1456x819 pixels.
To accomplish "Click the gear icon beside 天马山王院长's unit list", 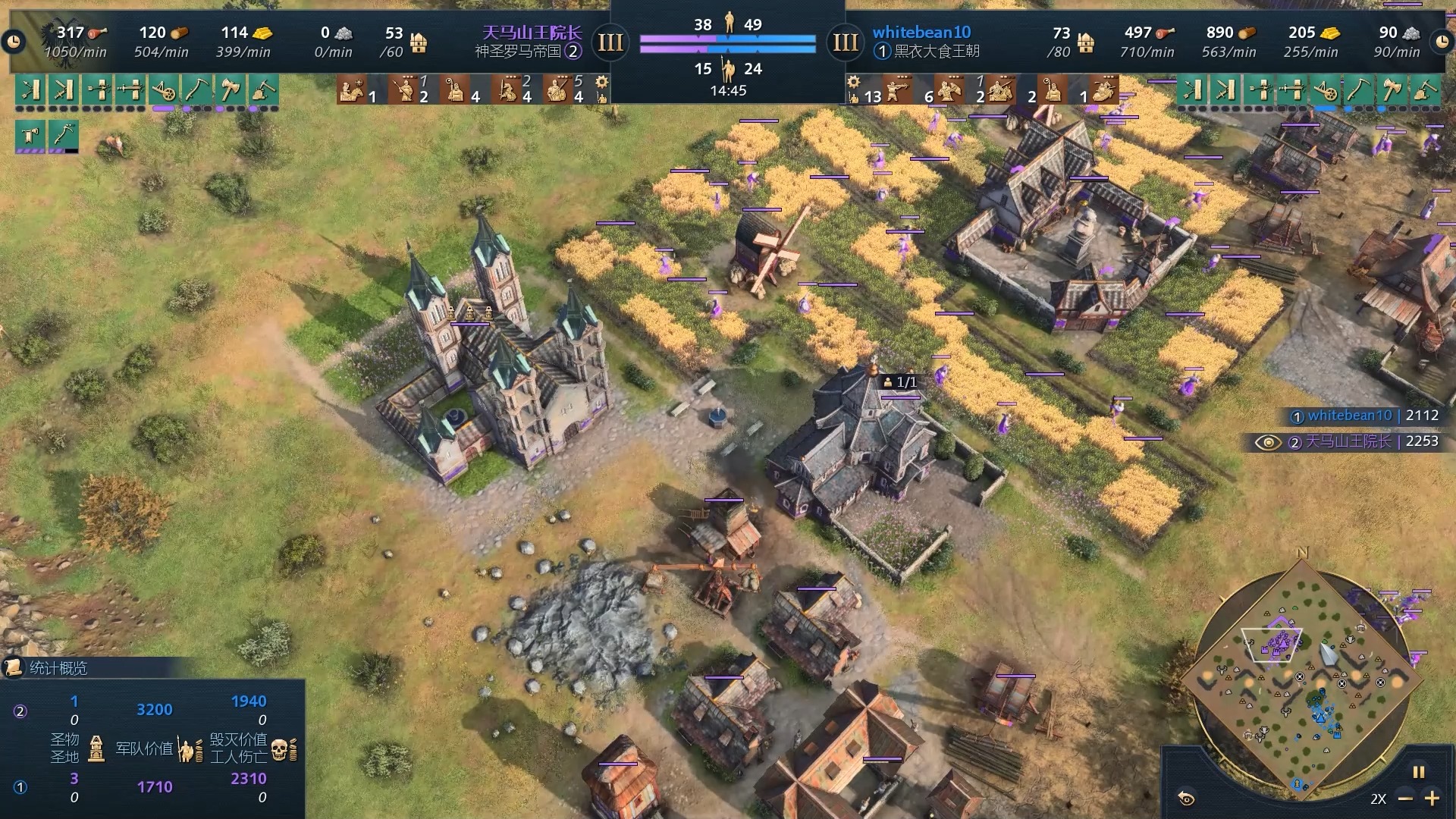I will coord(601,82).
